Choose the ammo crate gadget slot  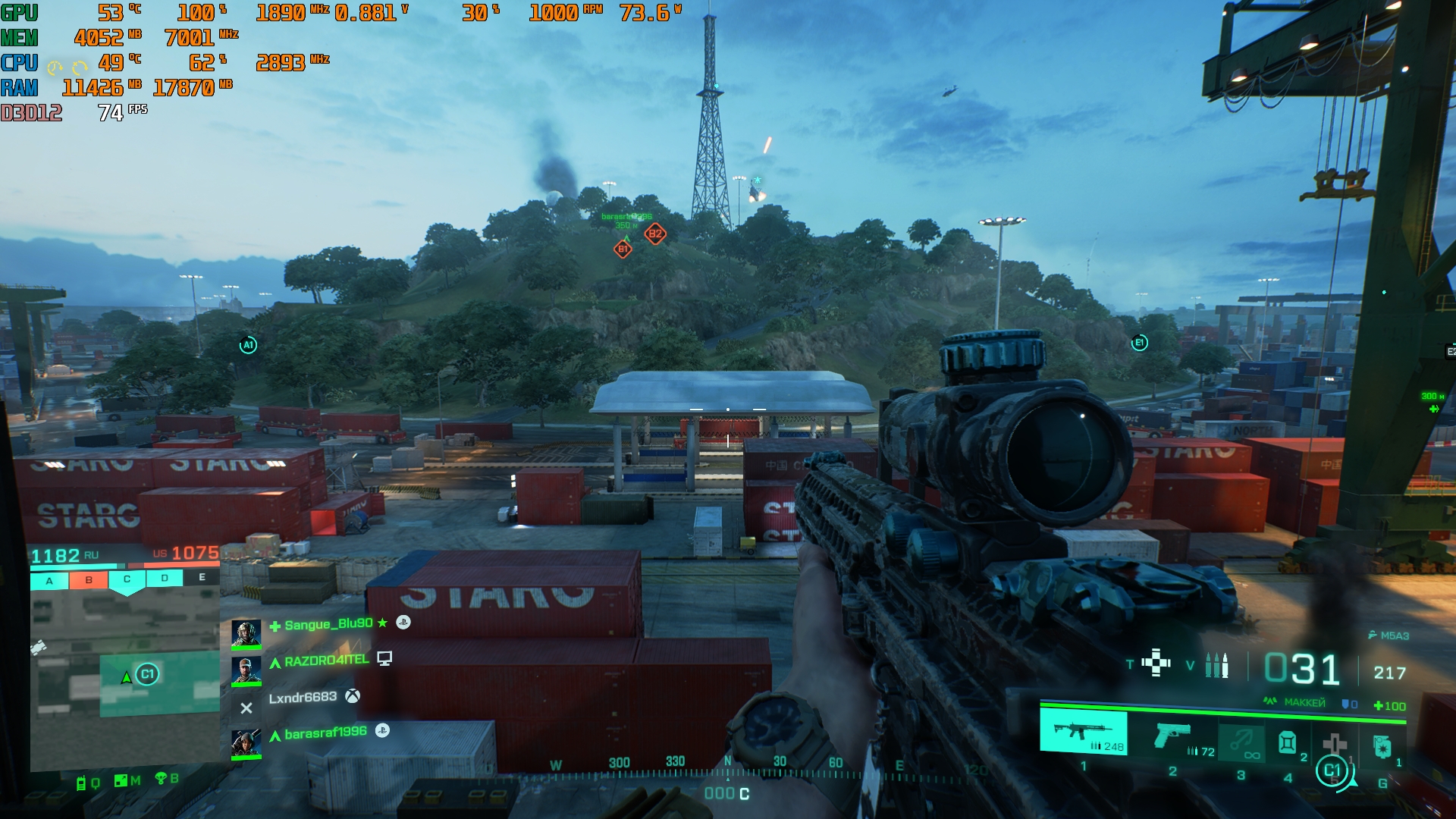point(1287,742)
